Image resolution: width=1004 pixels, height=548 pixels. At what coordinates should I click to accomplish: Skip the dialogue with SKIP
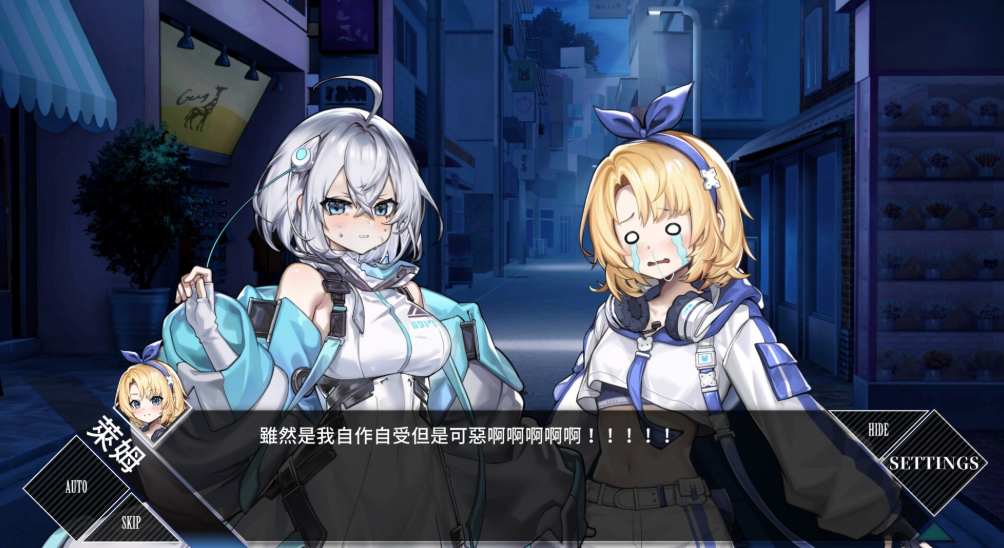pyautogui.click(x=131, y=522)
